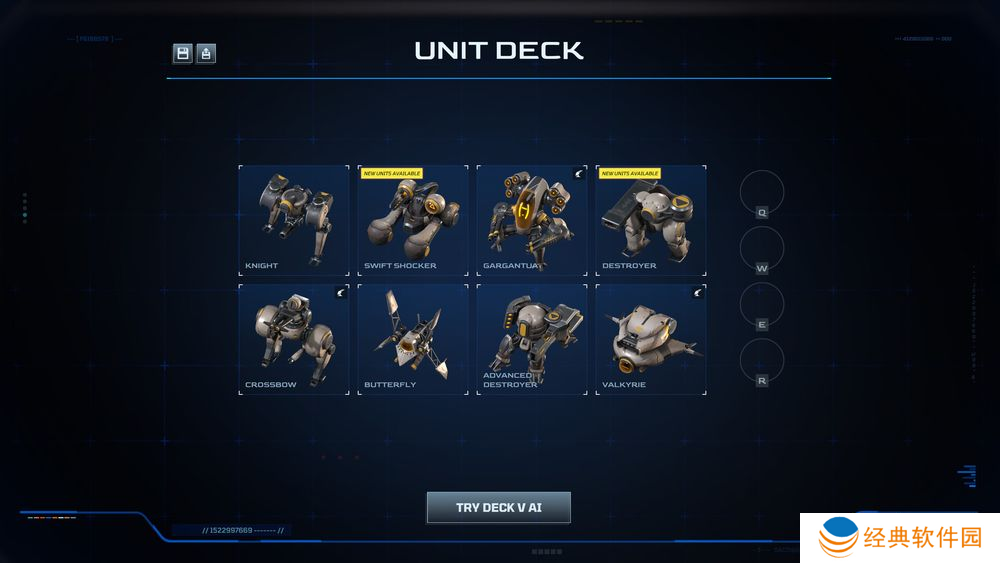Select the empty circular slot labeled R
This screenshot has height=563, width=1000.
coord(762,360)
